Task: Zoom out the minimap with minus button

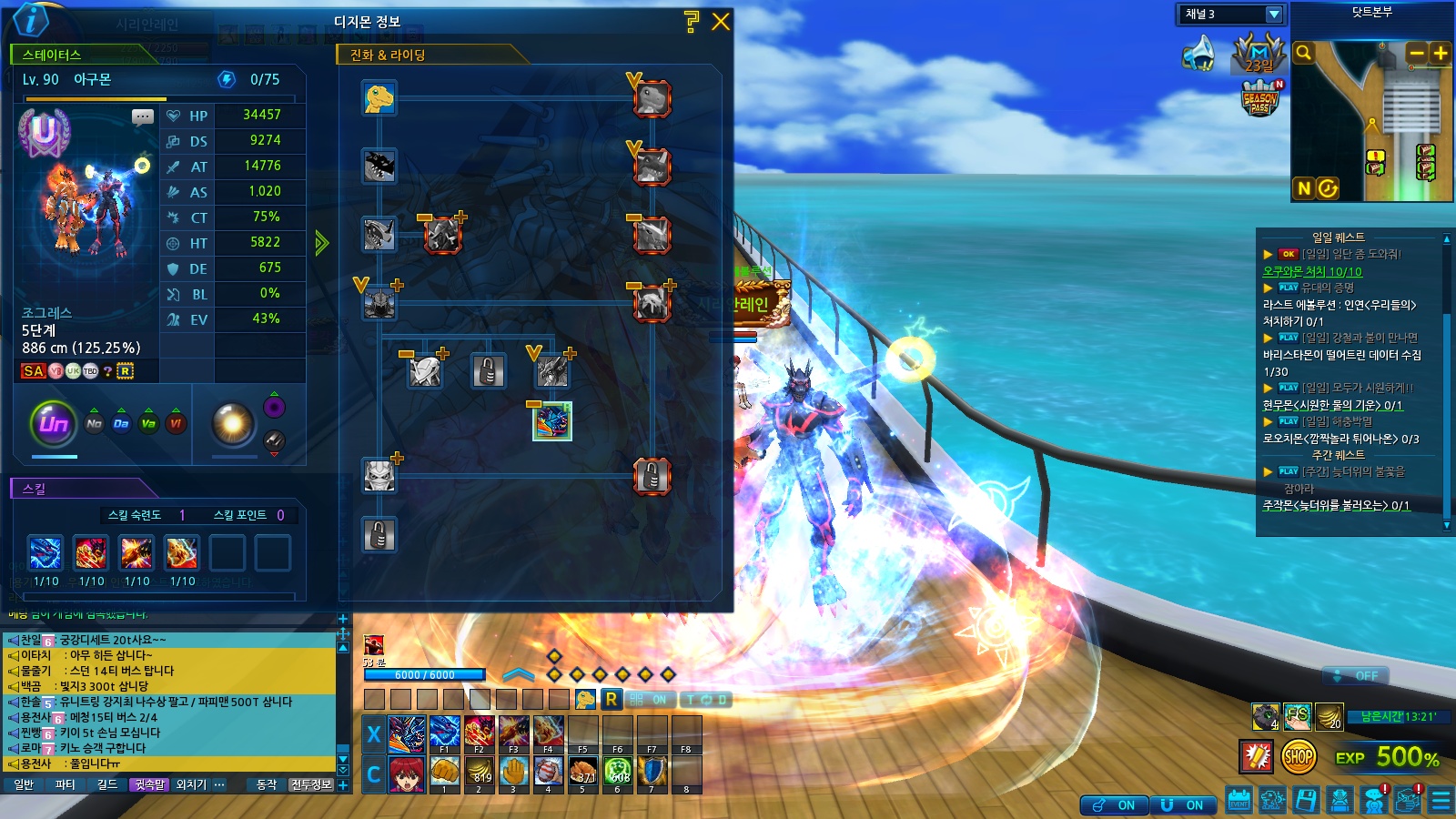Action: pos(1417,54)
